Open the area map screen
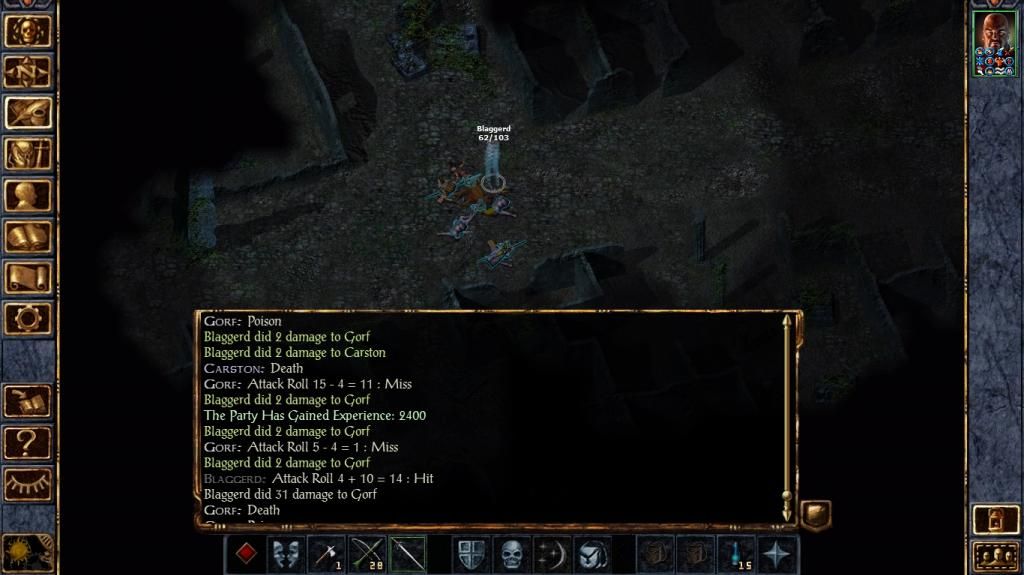Image resolution: width=1024 pixels, height=575 pixels. (x=28, y=71)
